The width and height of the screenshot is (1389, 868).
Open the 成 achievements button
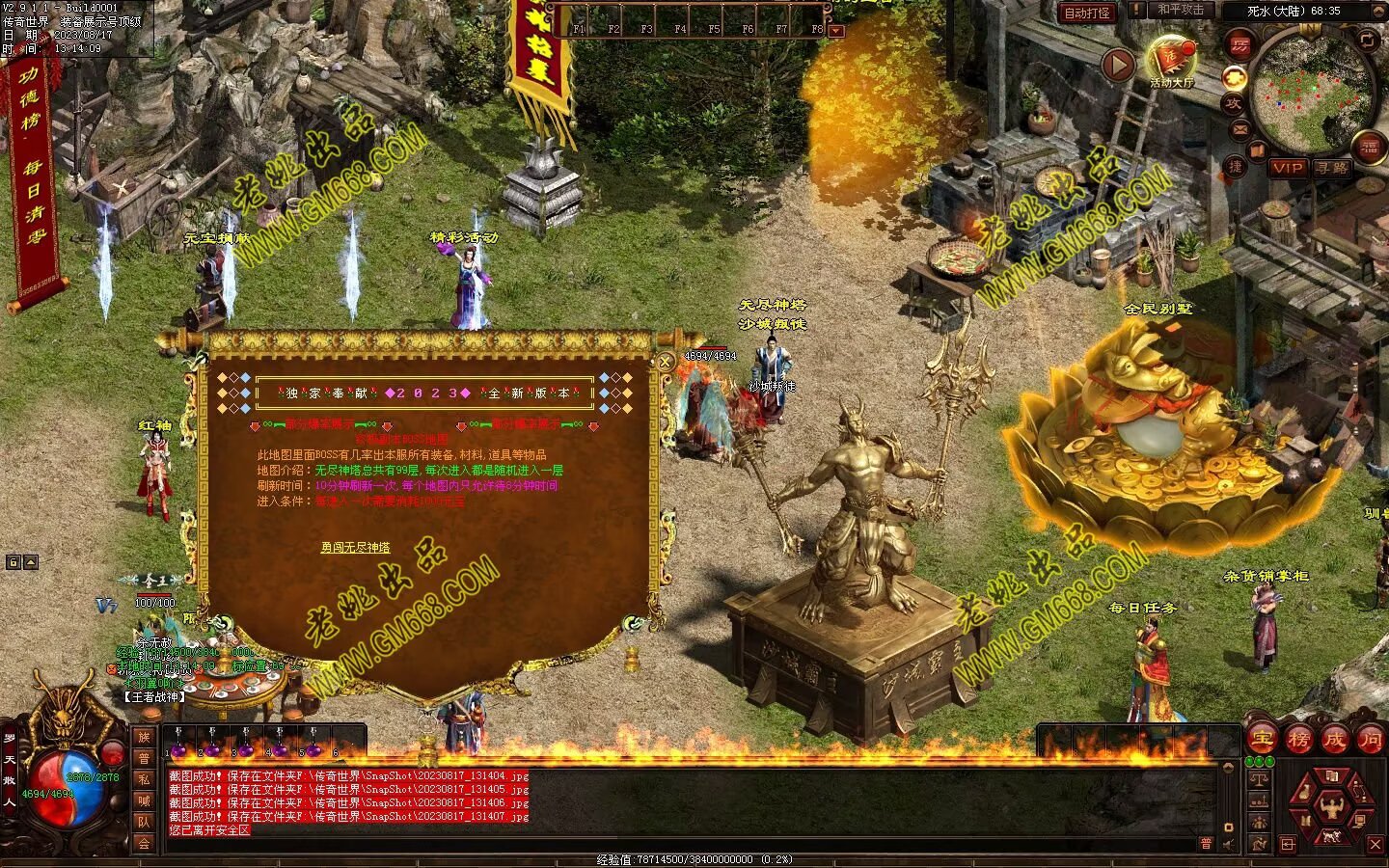1334,740
